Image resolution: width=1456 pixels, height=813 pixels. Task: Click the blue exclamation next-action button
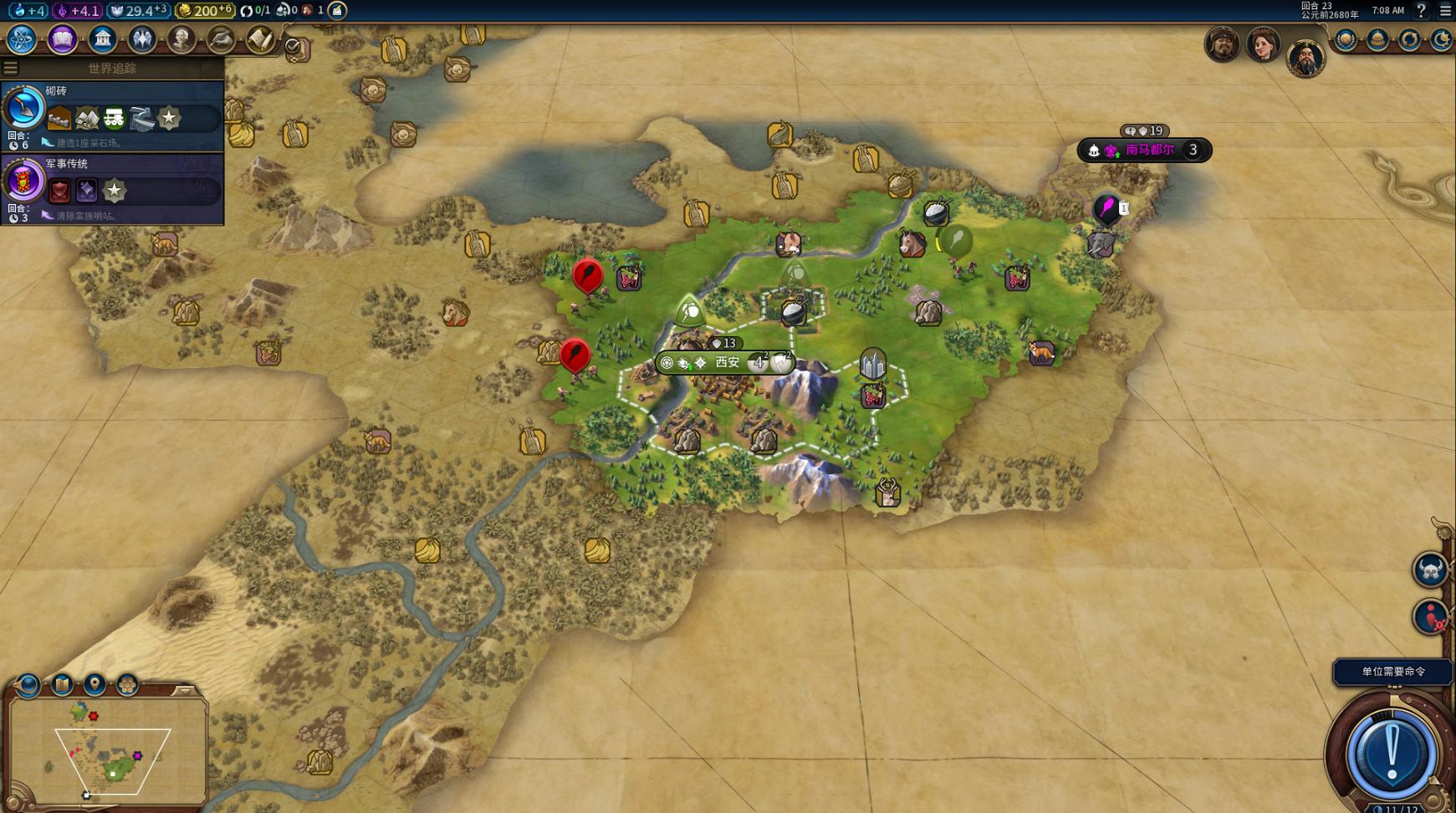pos(1392,751)
